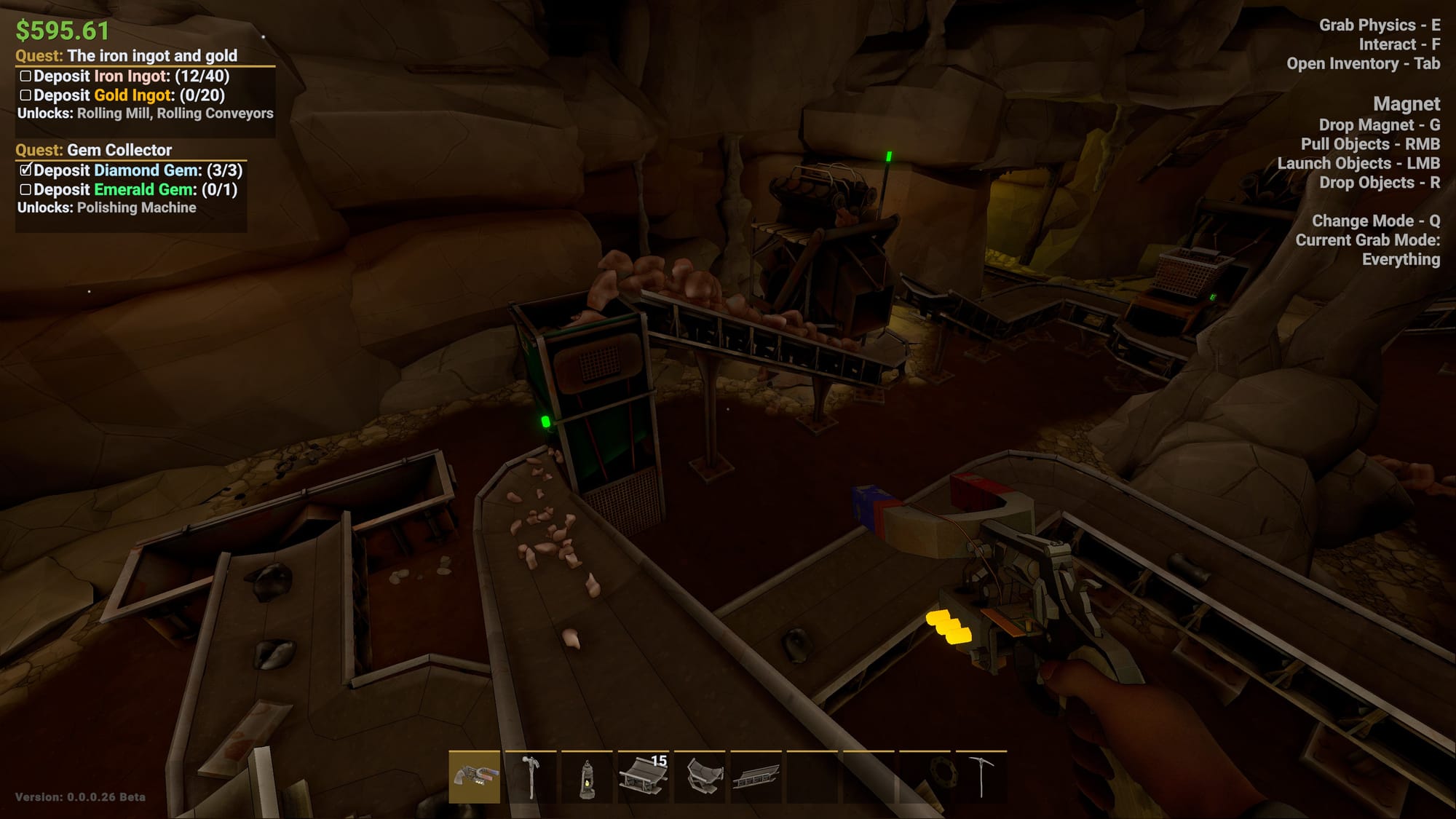This screenshot has width=1456, height=819.
Task: Select the conveyor stack of 15
Action: point(644,777)
